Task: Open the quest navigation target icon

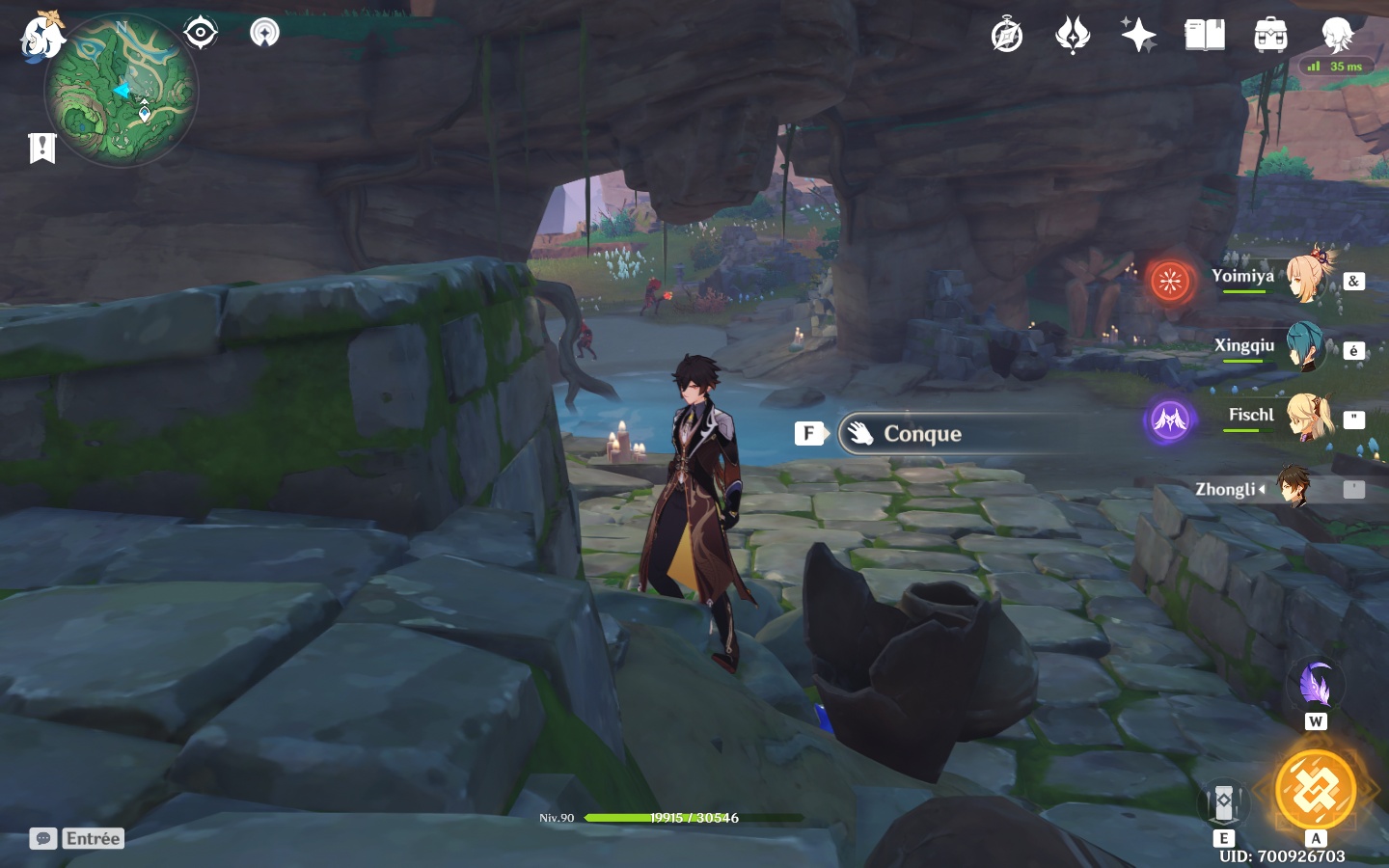Action: pos(200,33)
